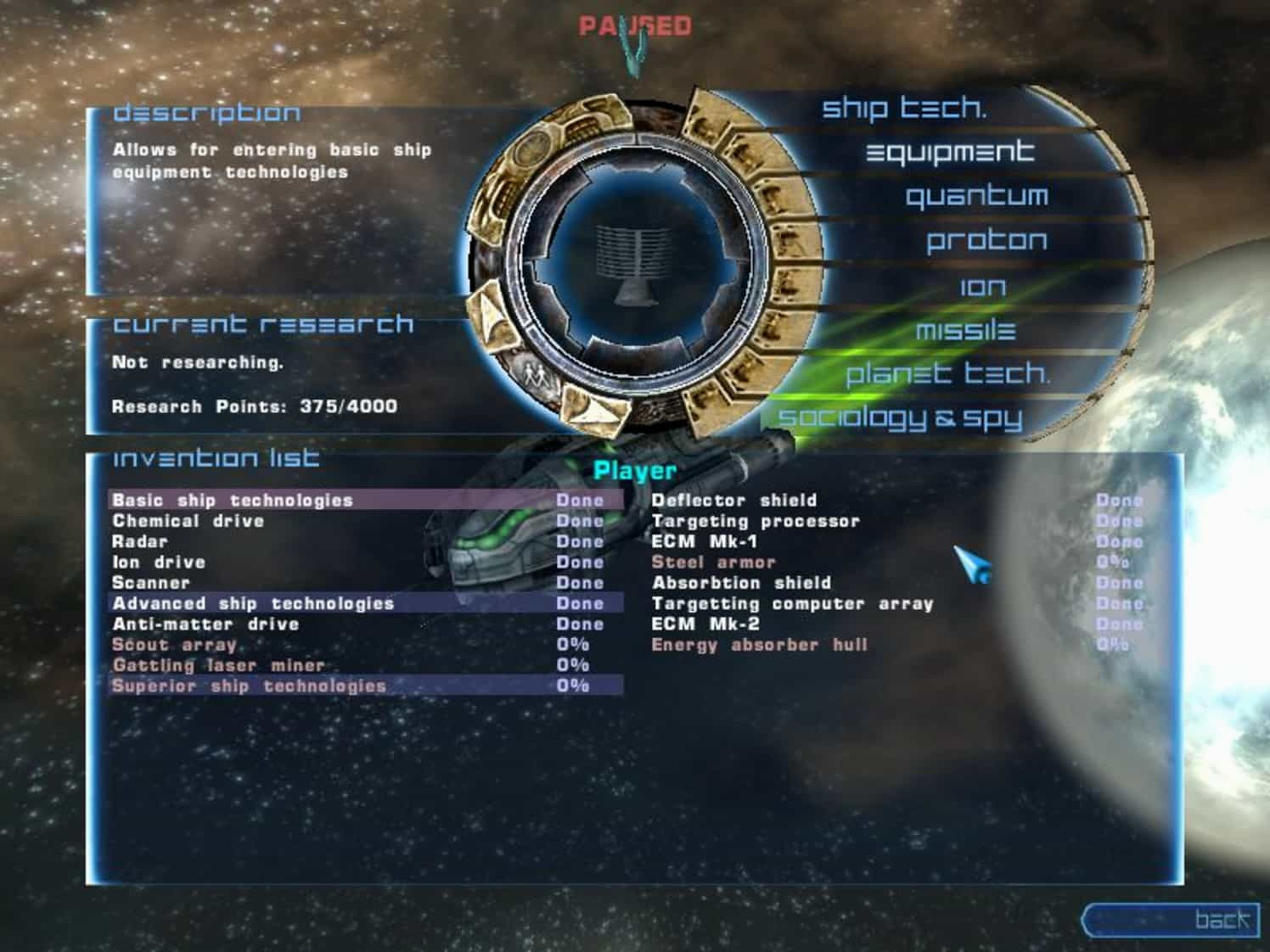
Task: Select Advanced ship technologies row
Action: tap(253, 603)
